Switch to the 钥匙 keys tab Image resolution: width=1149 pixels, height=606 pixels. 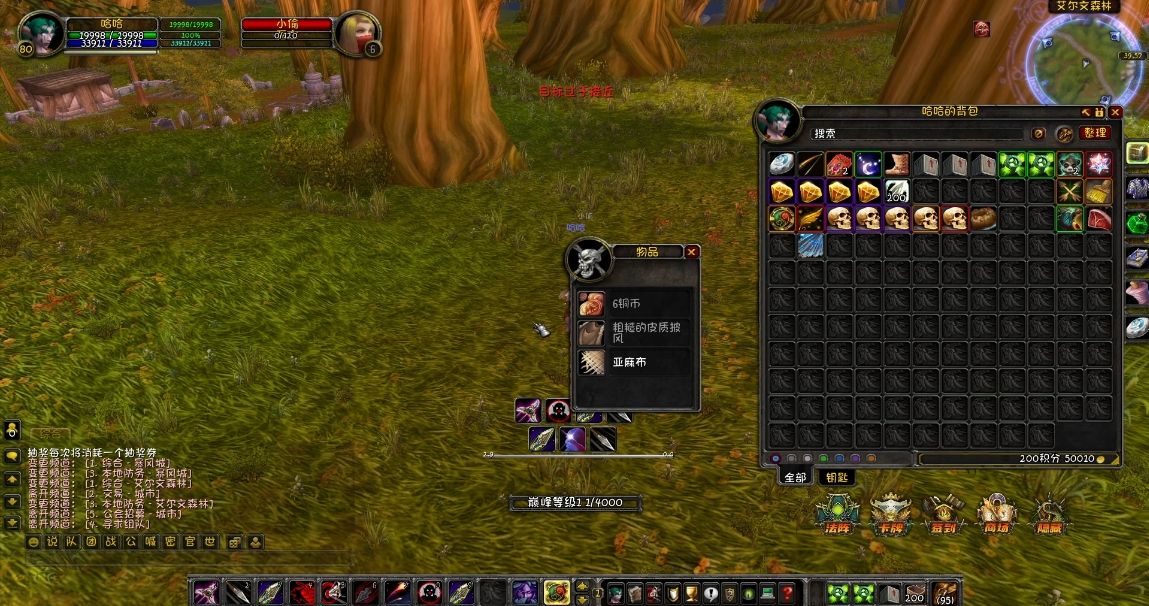[x=835, y=478]
